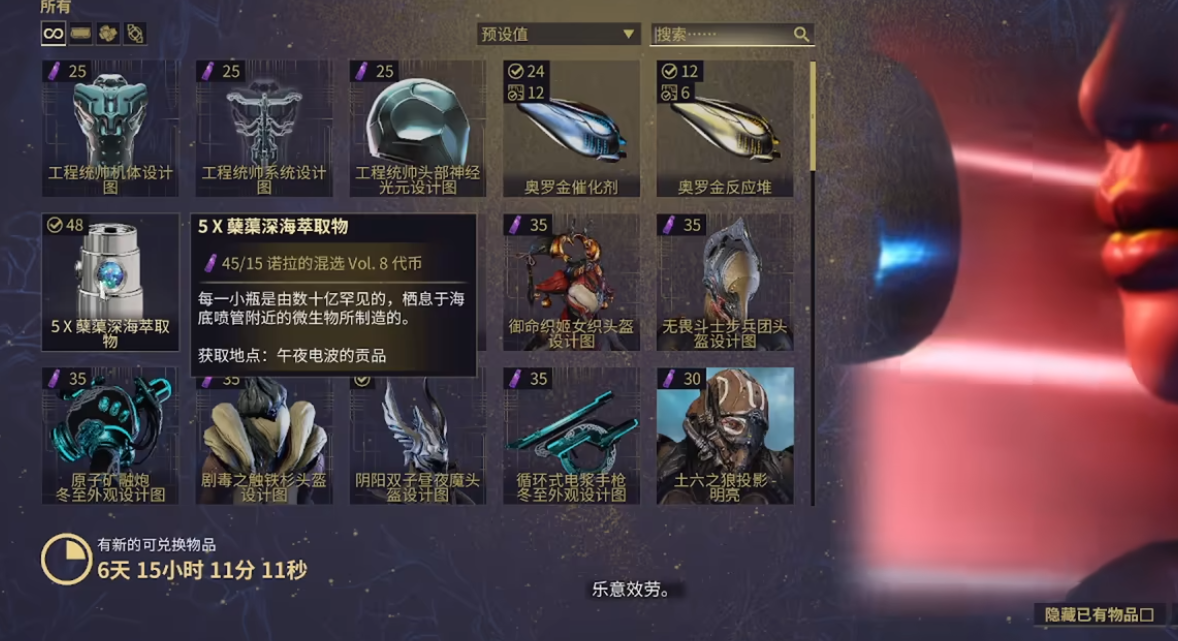The height and width of the screenshot is (641, 1178).
Task: Select the 土六之狼投影-明亮 item
Action: click(x=725, y=435)
